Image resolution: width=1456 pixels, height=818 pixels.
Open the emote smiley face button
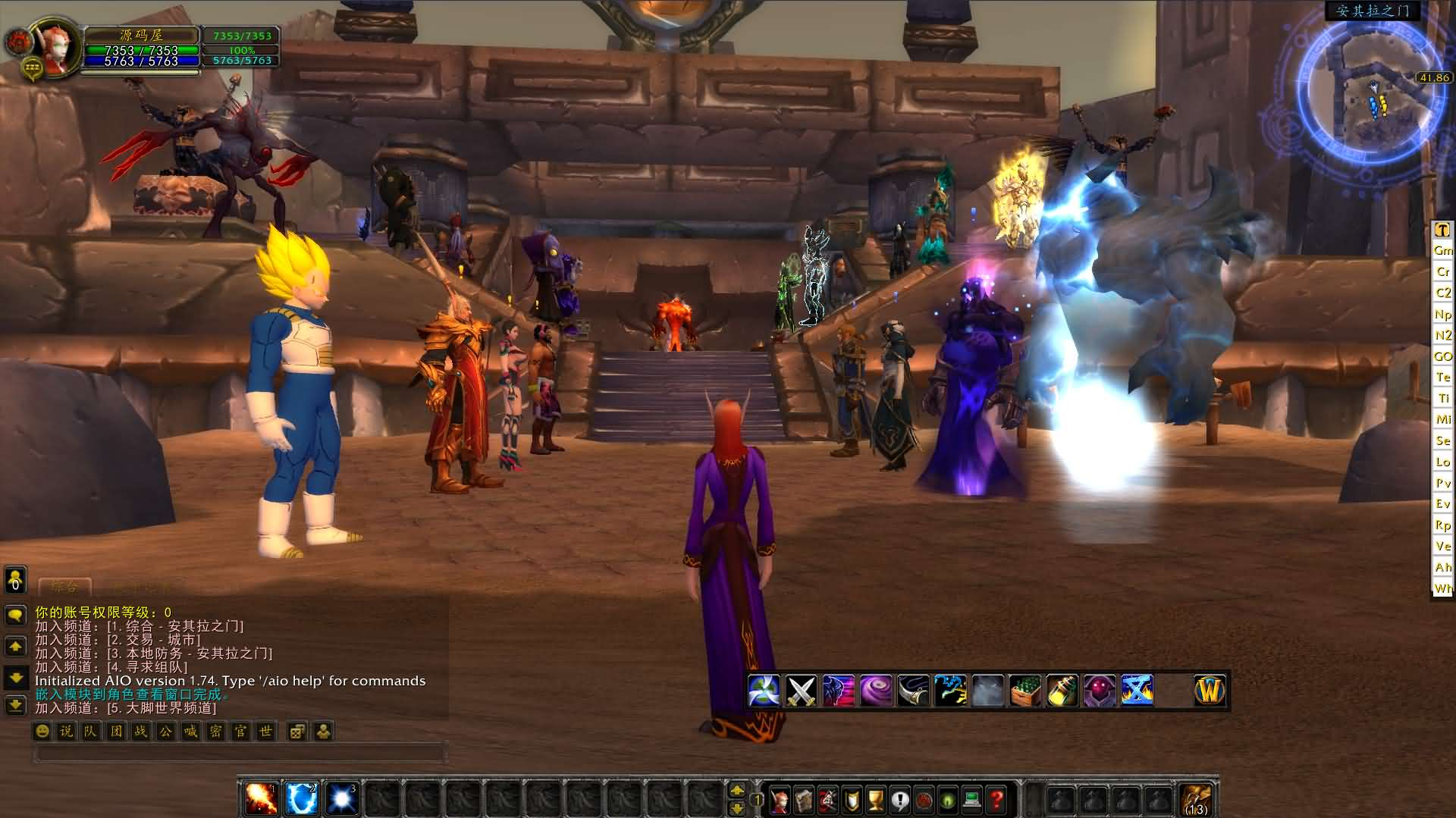point(42,731)
